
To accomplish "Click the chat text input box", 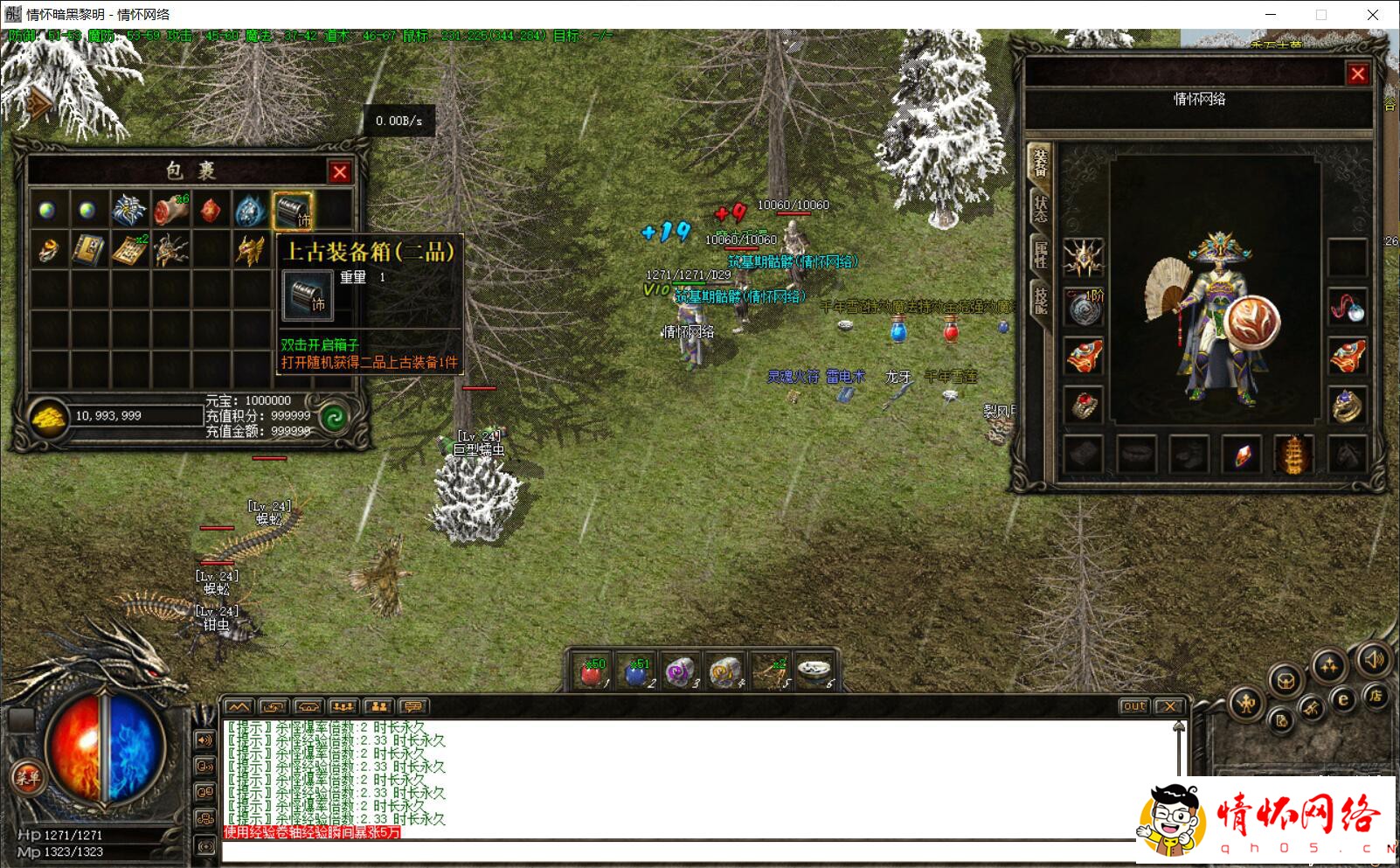I will pyautogui.click(x=673, y=851).
